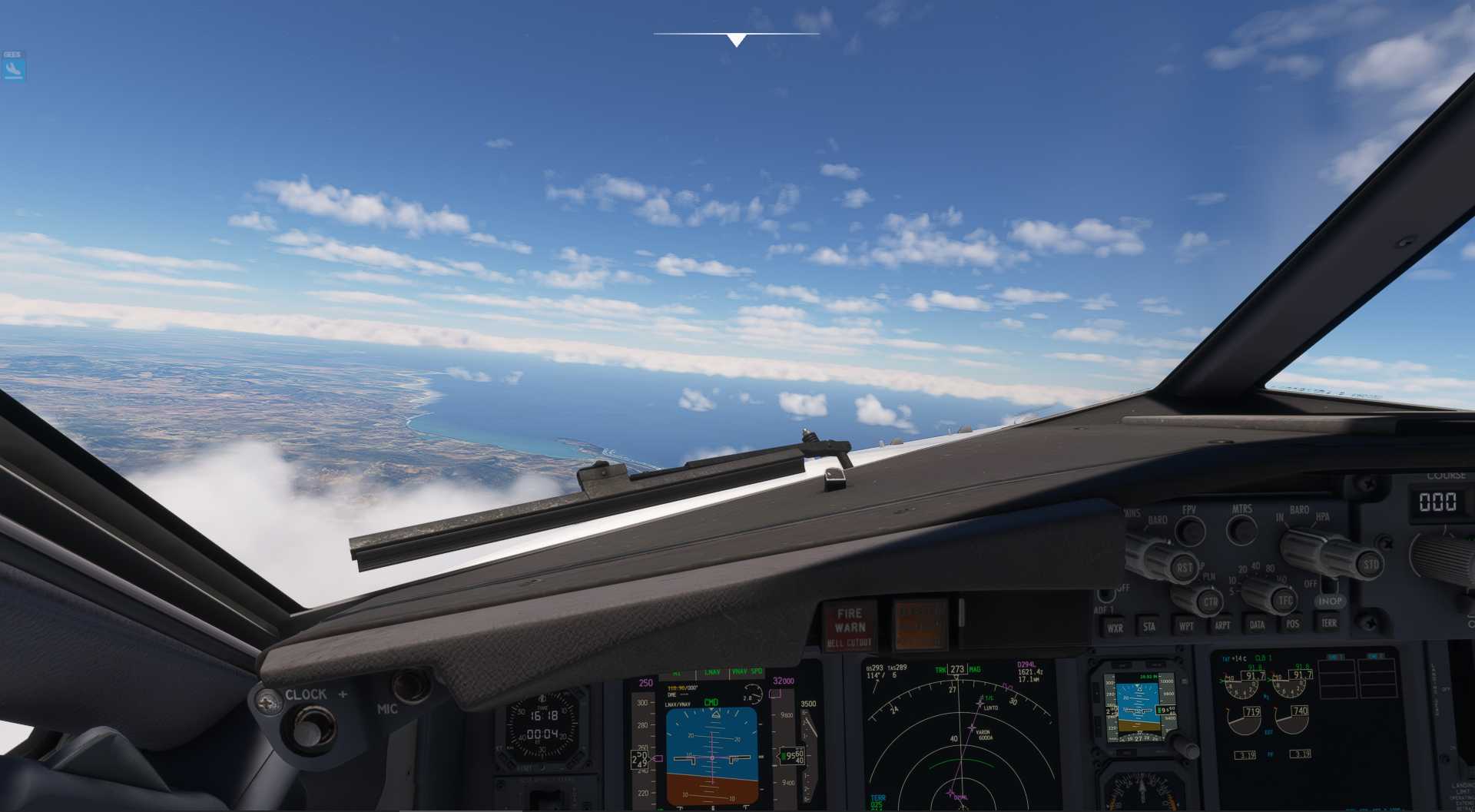Toggle the DATA map button
The height and width of the screenshot is (812, 1475).
(1257, 624)
